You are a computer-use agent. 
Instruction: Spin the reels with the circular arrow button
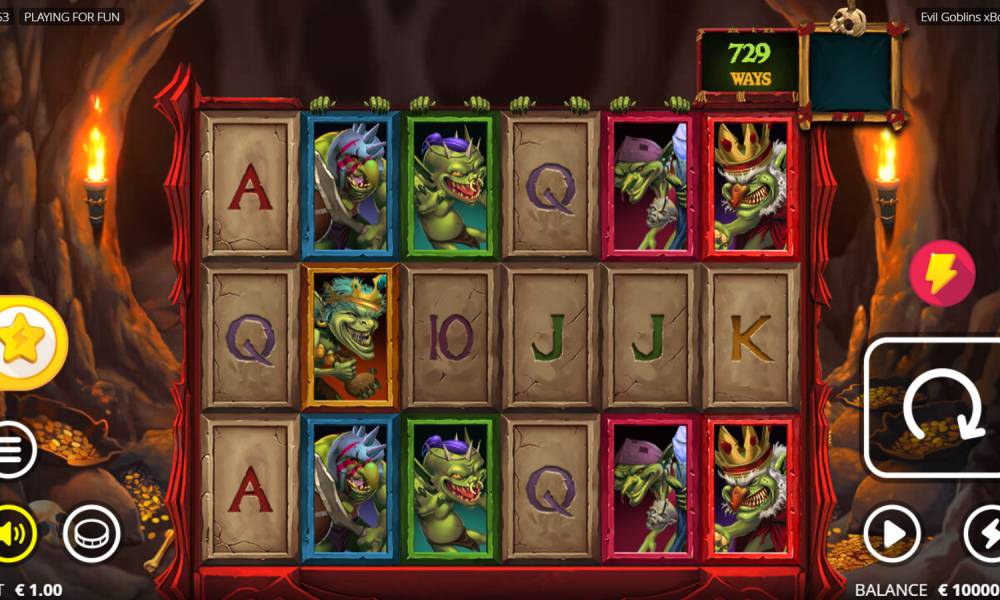coord(930,408)
